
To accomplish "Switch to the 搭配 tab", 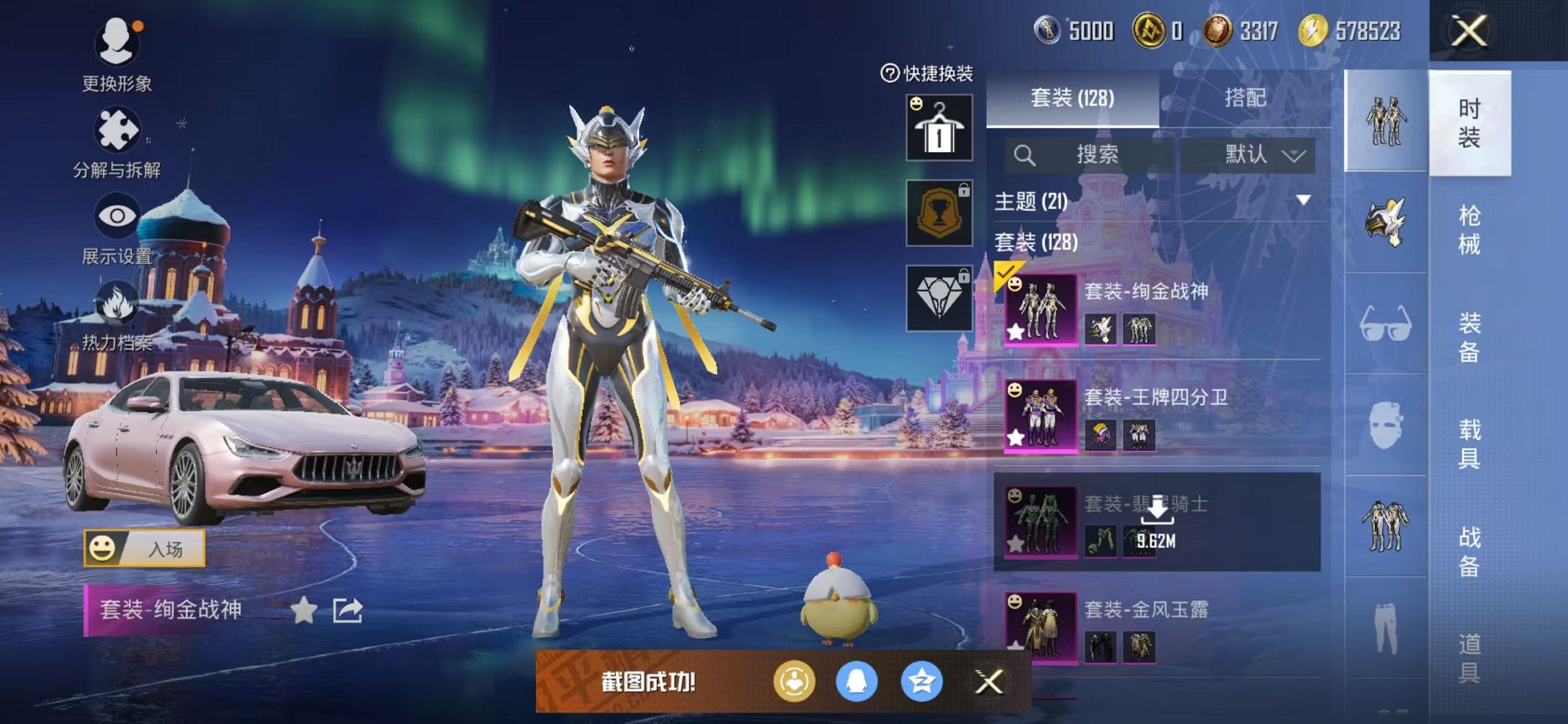I will [x=1244, y=98].
